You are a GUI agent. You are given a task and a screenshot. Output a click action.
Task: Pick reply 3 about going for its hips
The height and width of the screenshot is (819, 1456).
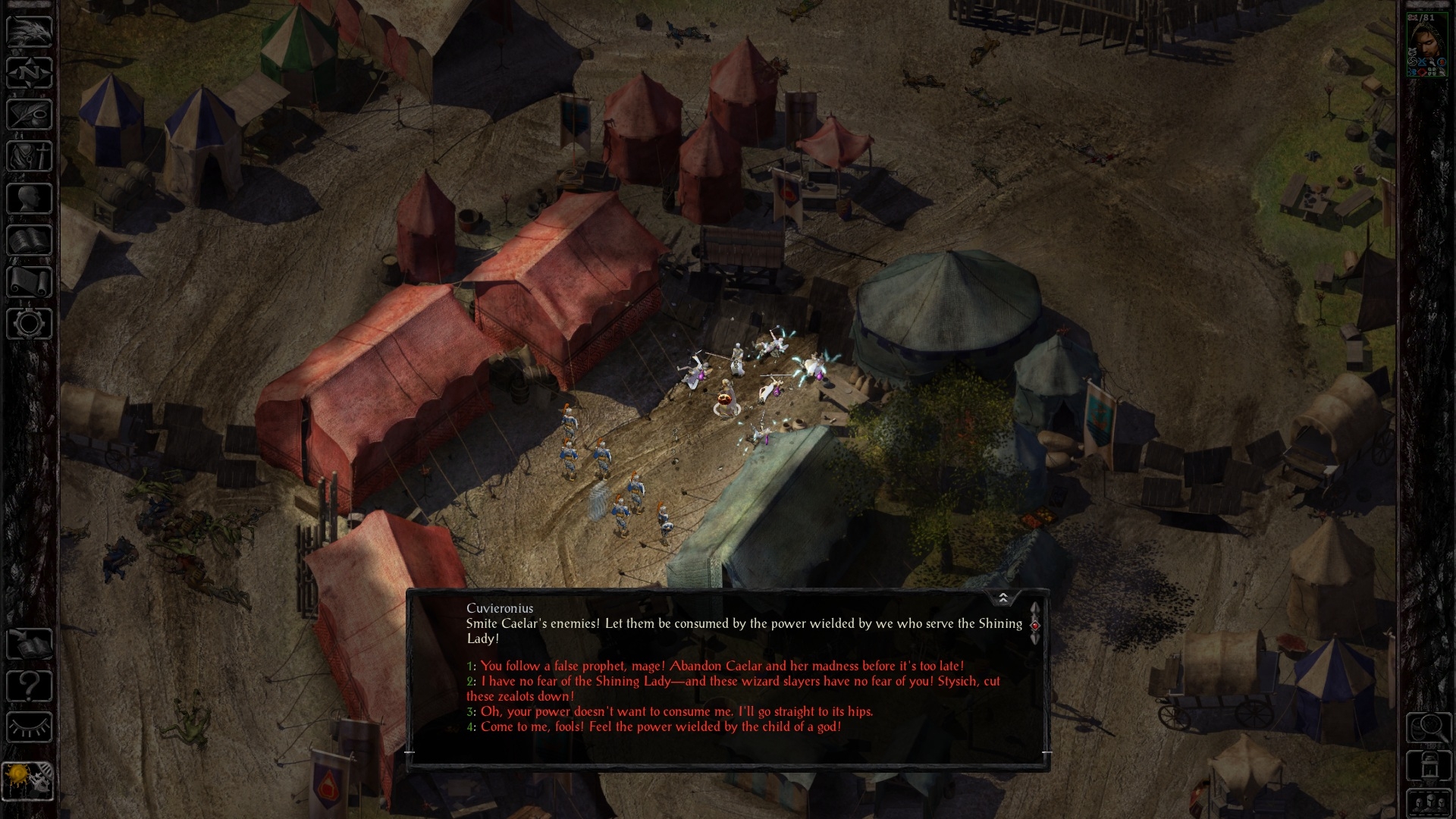coord(676,711)
